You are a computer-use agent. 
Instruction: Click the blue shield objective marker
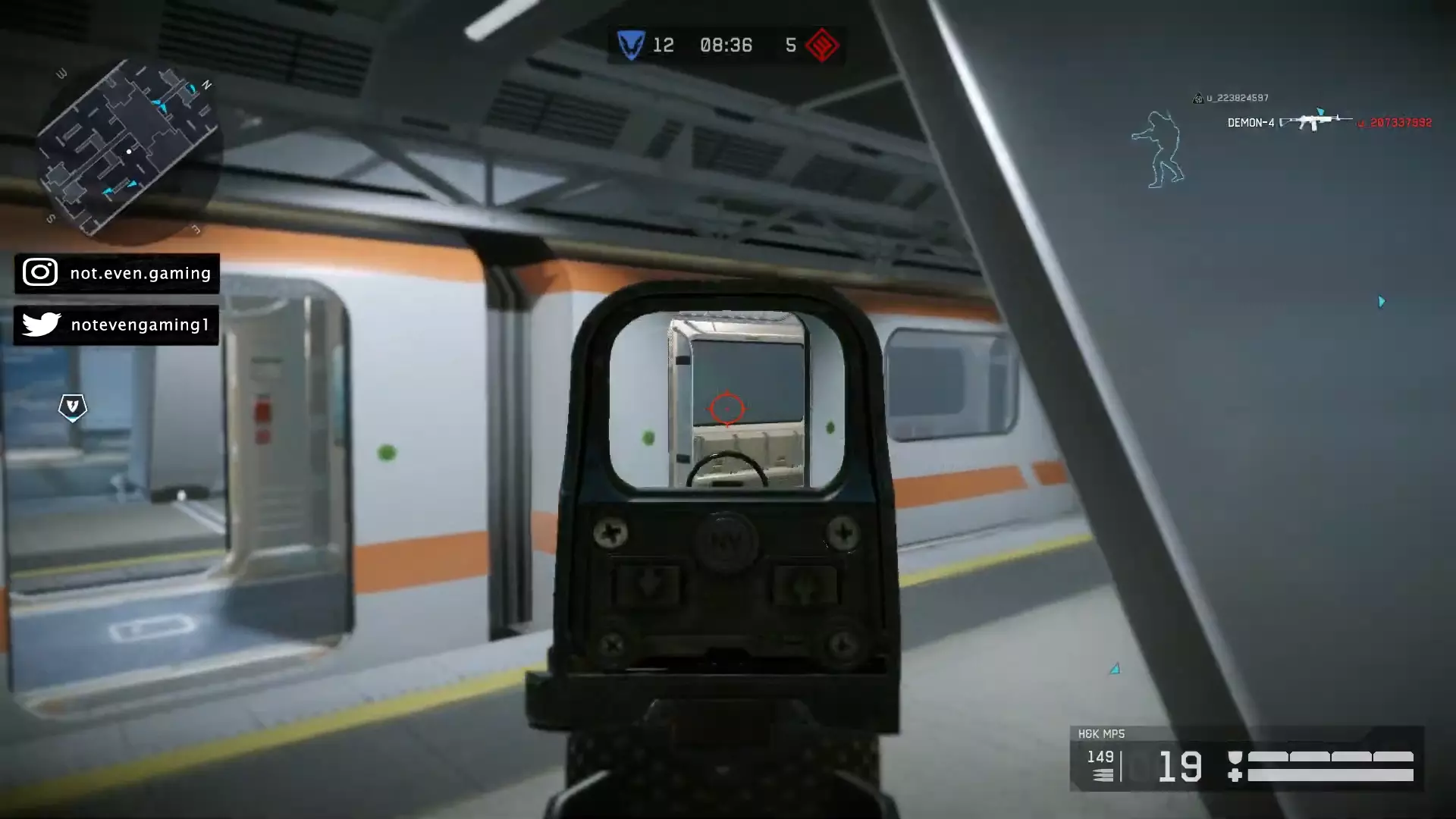click(73, 407)
